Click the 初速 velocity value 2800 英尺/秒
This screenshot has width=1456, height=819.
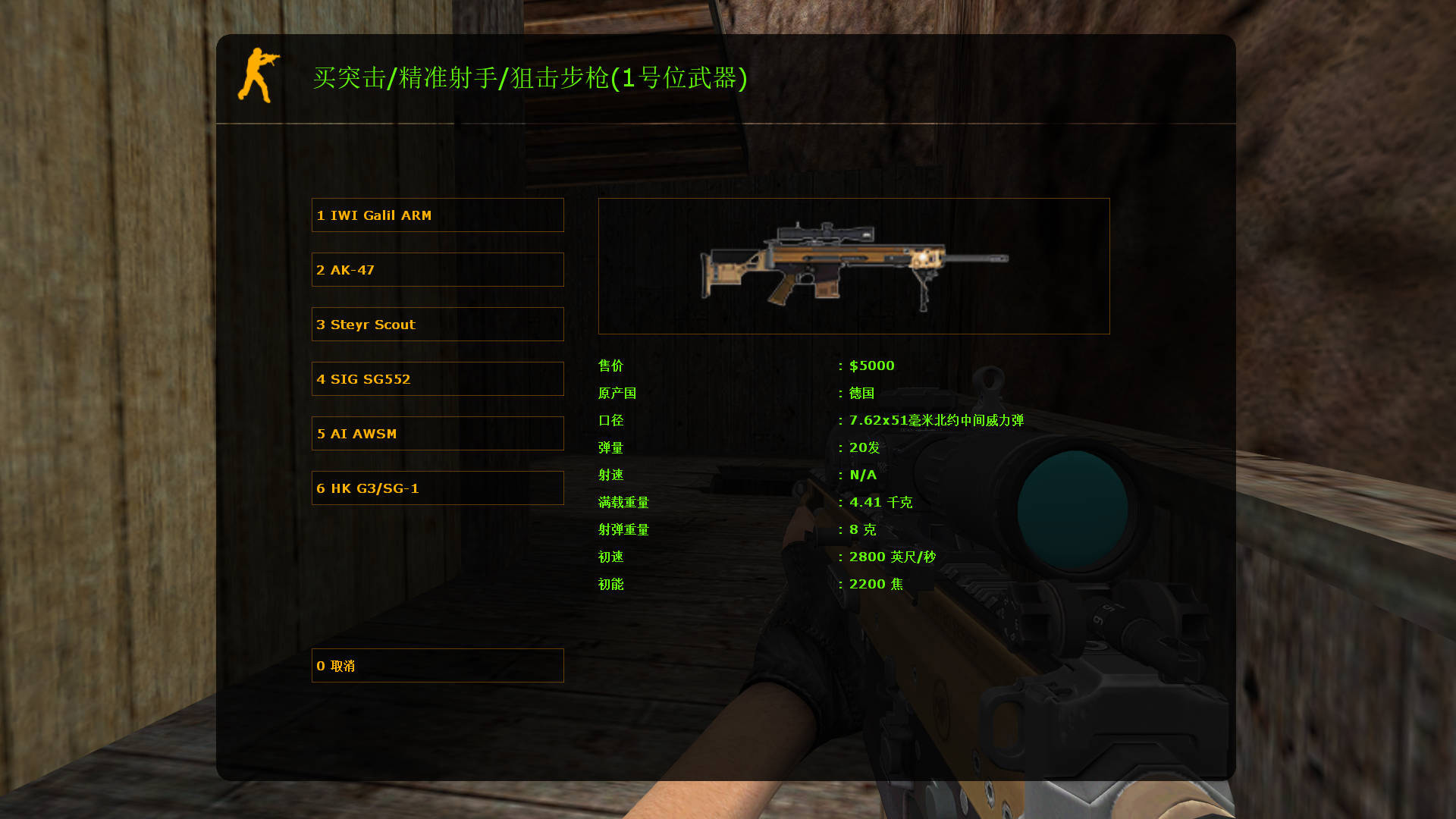pyautogui.click(x=893, y=557)
